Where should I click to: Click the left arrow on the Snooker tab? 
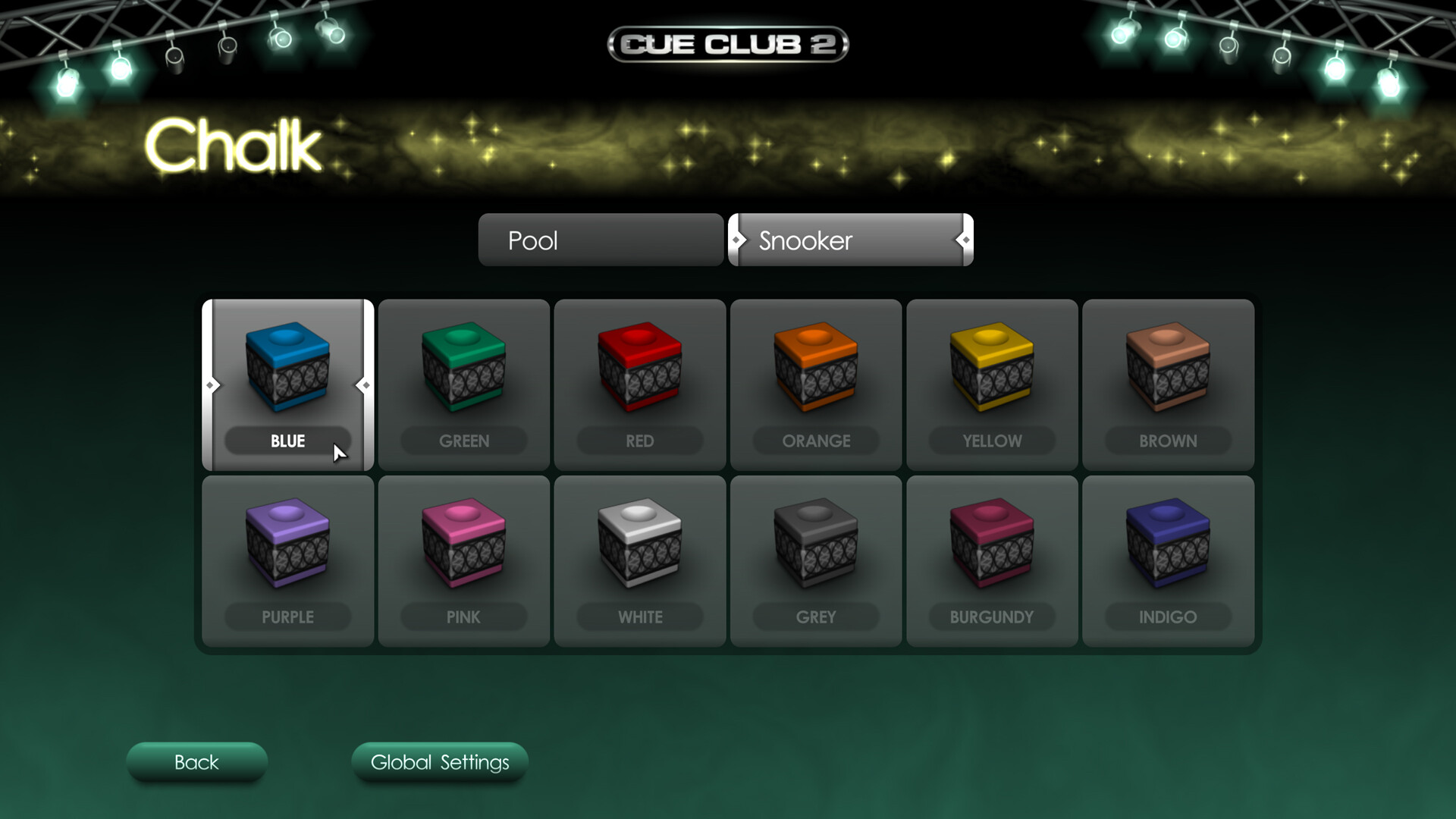click(737, 240)
